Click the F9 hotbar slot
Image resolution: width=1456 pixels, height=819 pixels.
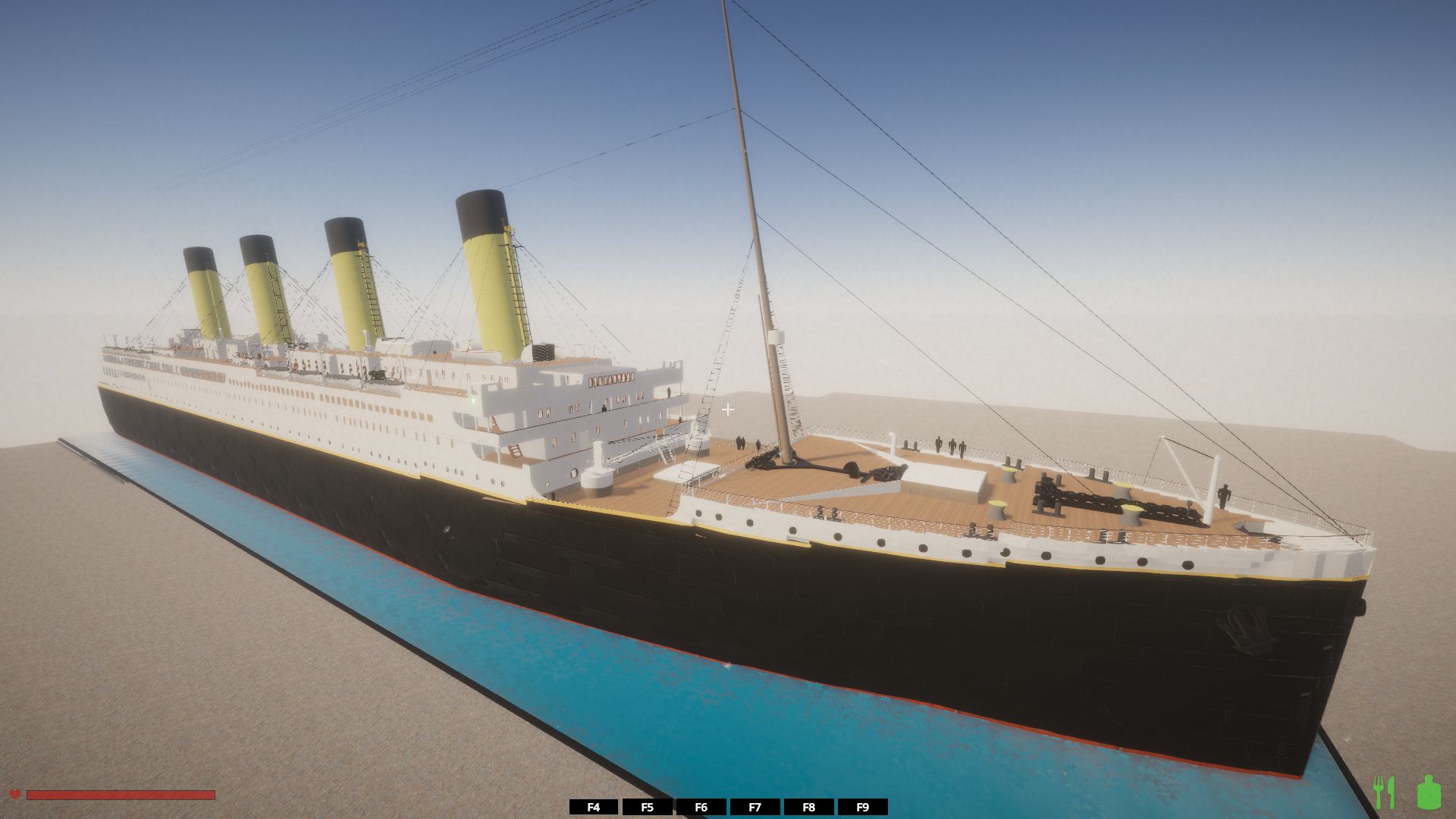pyautogui.click(x=862, y=807)
